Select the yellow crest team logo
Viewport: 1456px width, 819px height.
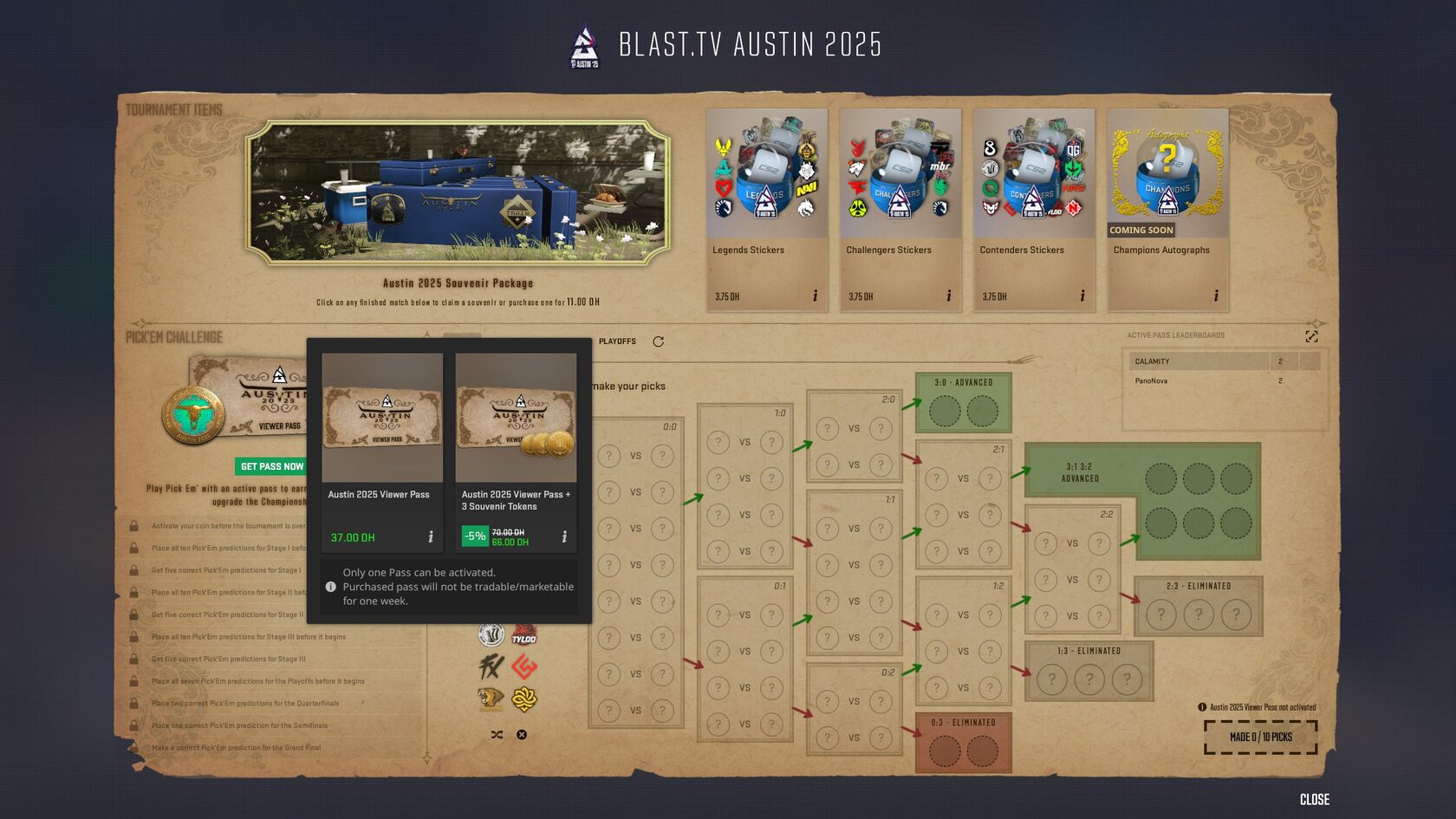(524, 699)
